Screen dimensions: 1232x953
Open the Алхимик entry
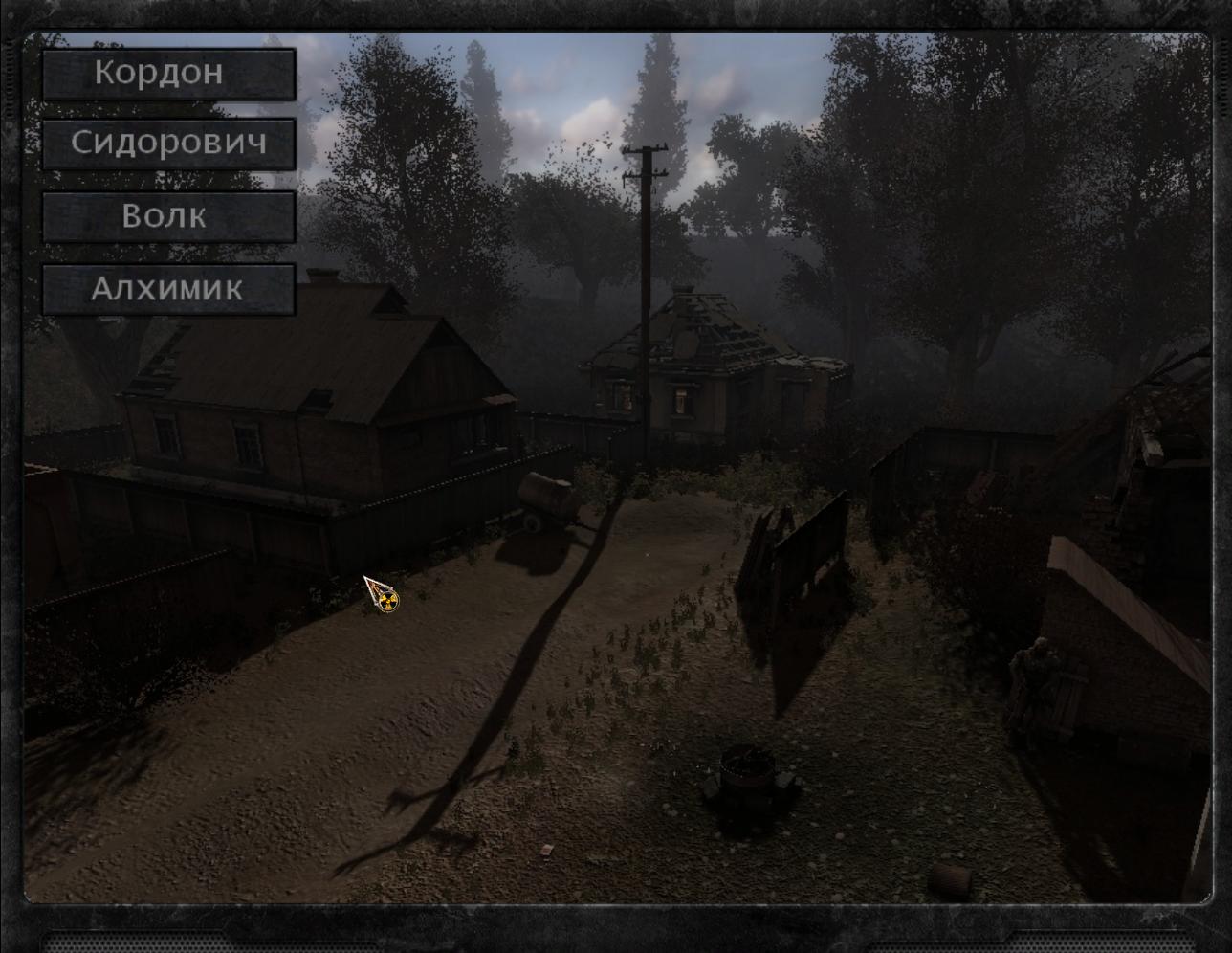pos(168,289)
